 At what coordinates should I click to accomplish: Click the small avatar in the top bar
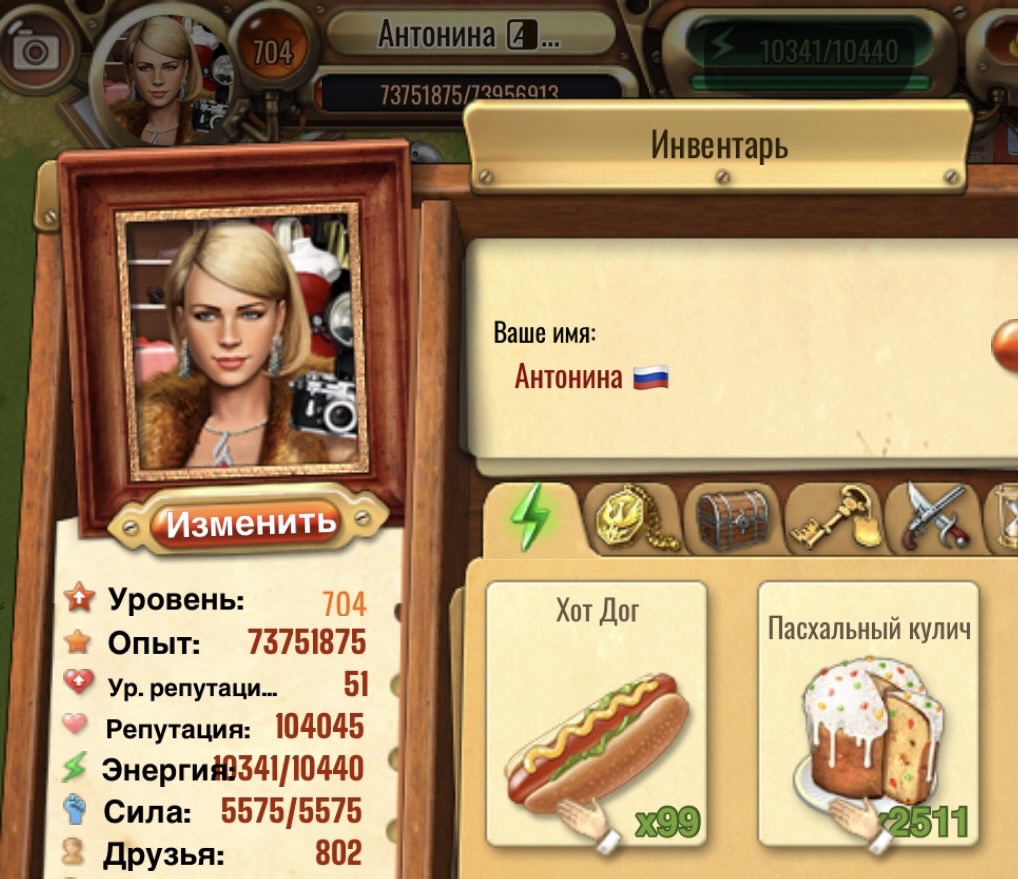coord(157,73)
